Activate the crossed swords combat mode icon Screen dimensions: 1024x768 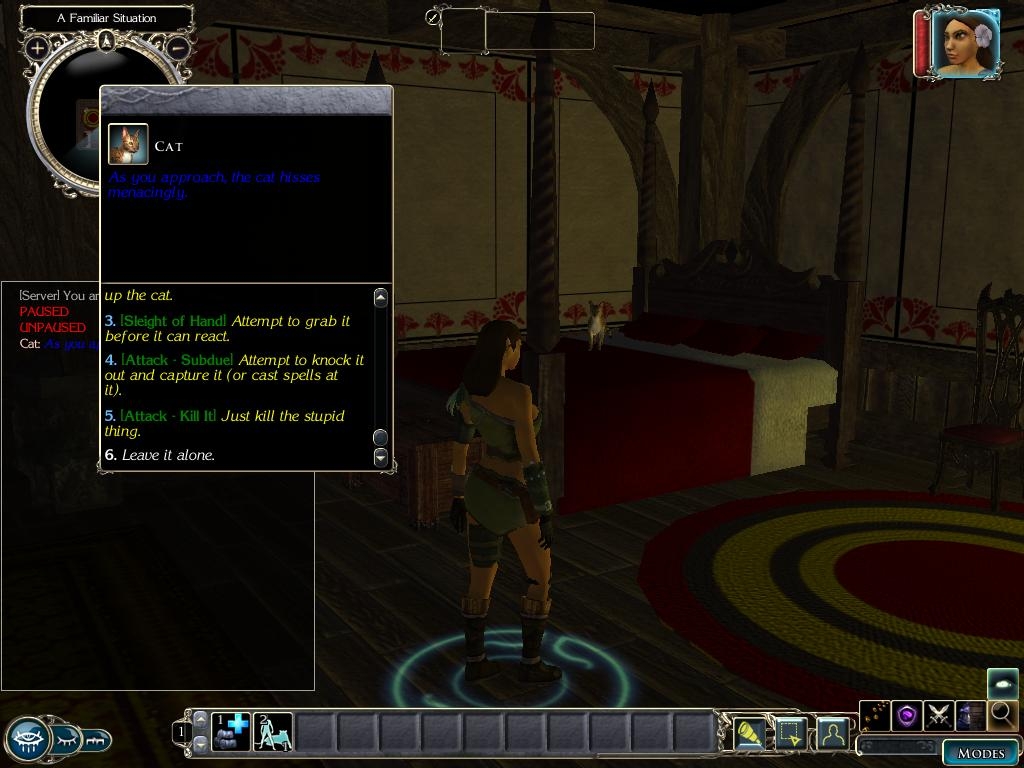coord(939,715)
